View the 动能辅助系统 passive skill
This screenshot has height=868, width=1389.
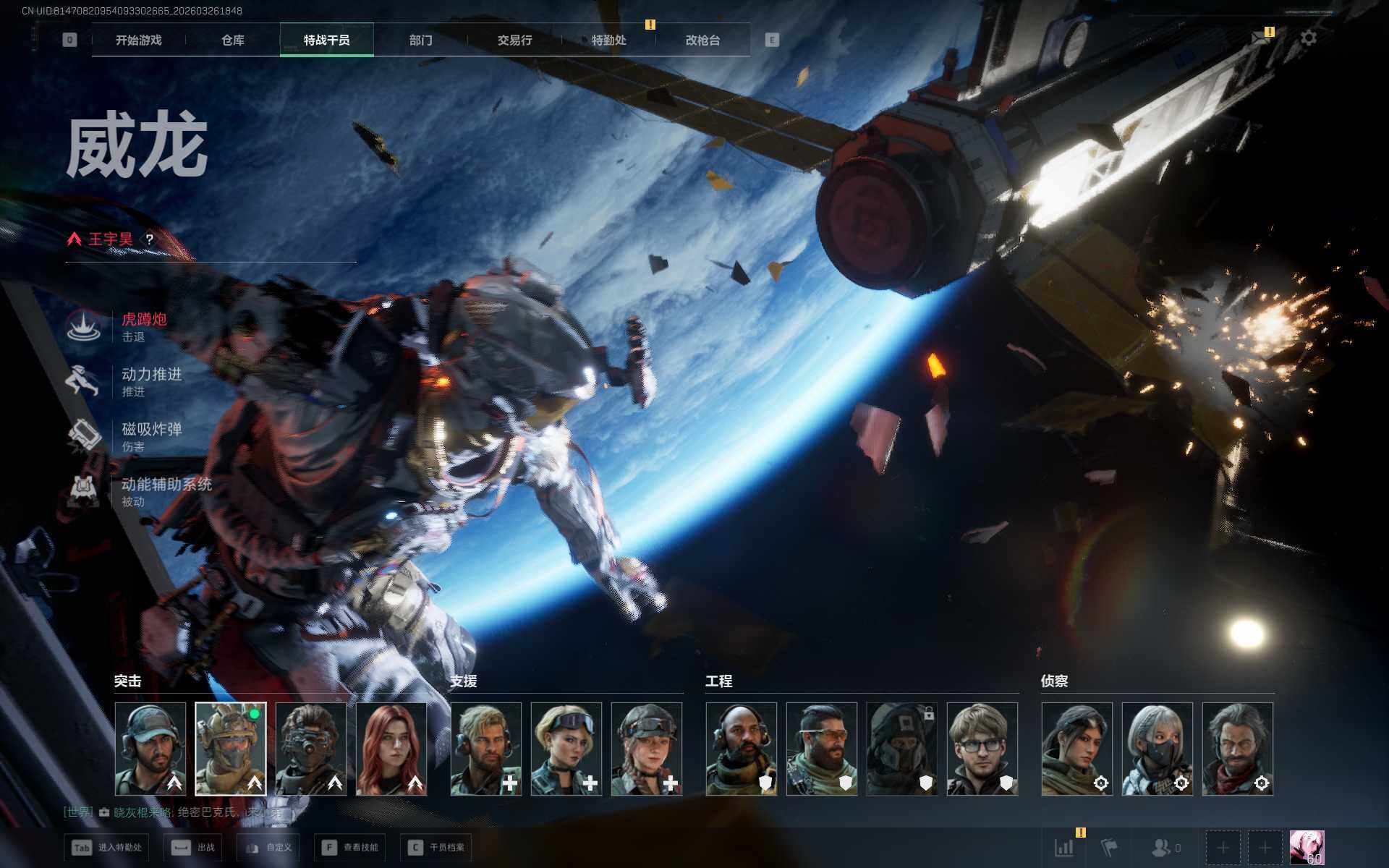[166, 491]
